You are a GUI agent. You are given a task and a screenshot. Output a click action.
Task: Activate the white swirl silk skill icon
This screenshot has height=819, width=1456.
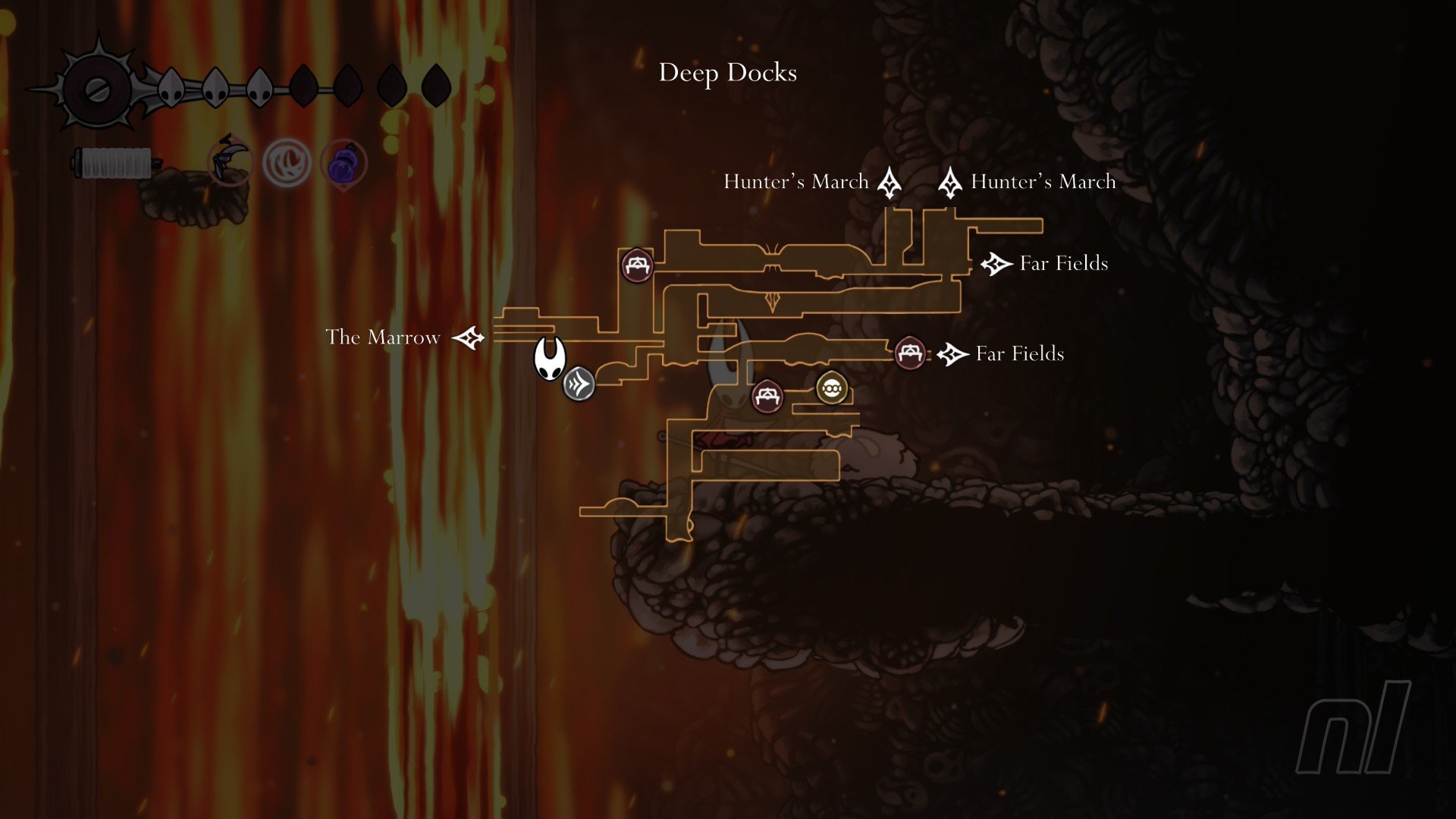click(287, 162)
